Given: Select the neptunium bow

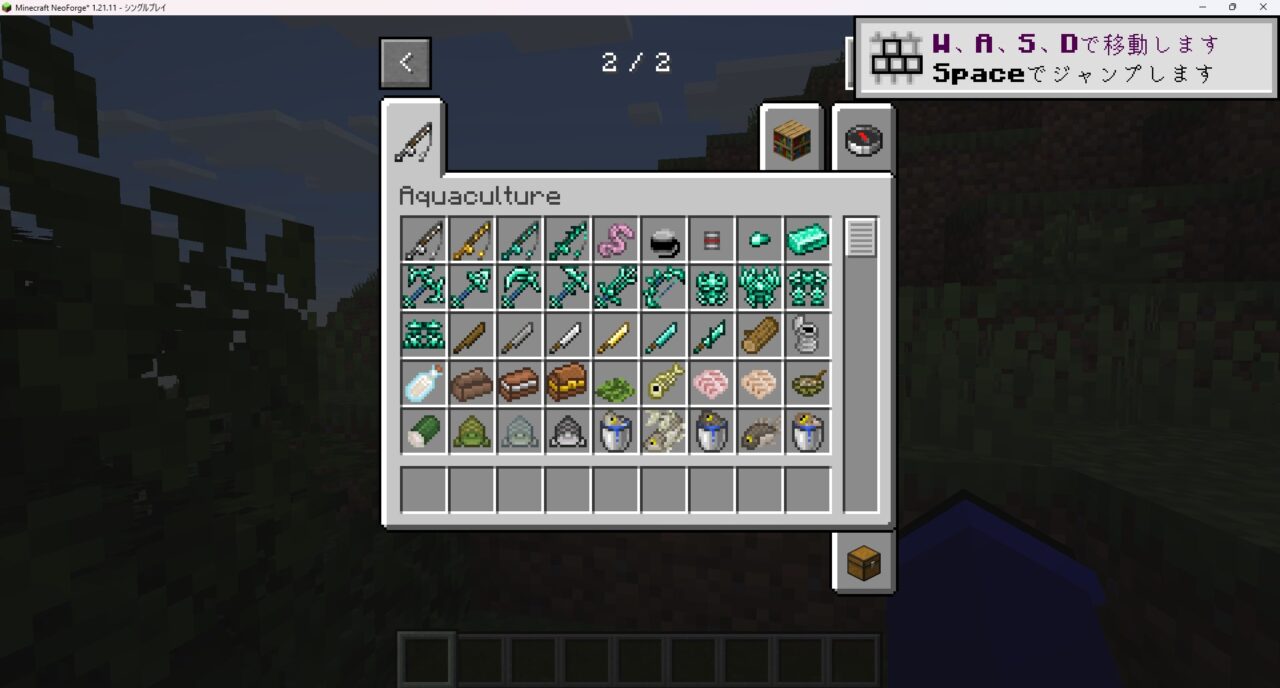Looking at the screenshot, I should [664, 288].
